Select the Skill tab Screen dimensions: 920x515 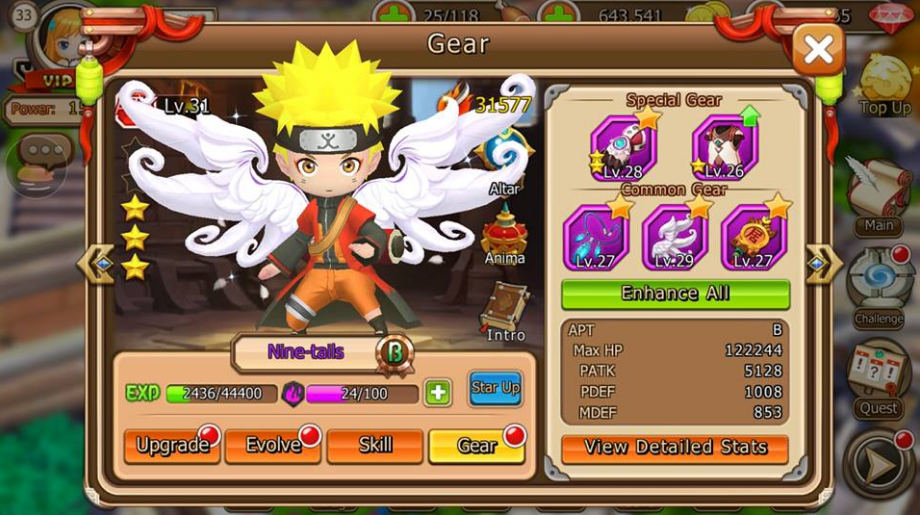[x=375, y=446]
